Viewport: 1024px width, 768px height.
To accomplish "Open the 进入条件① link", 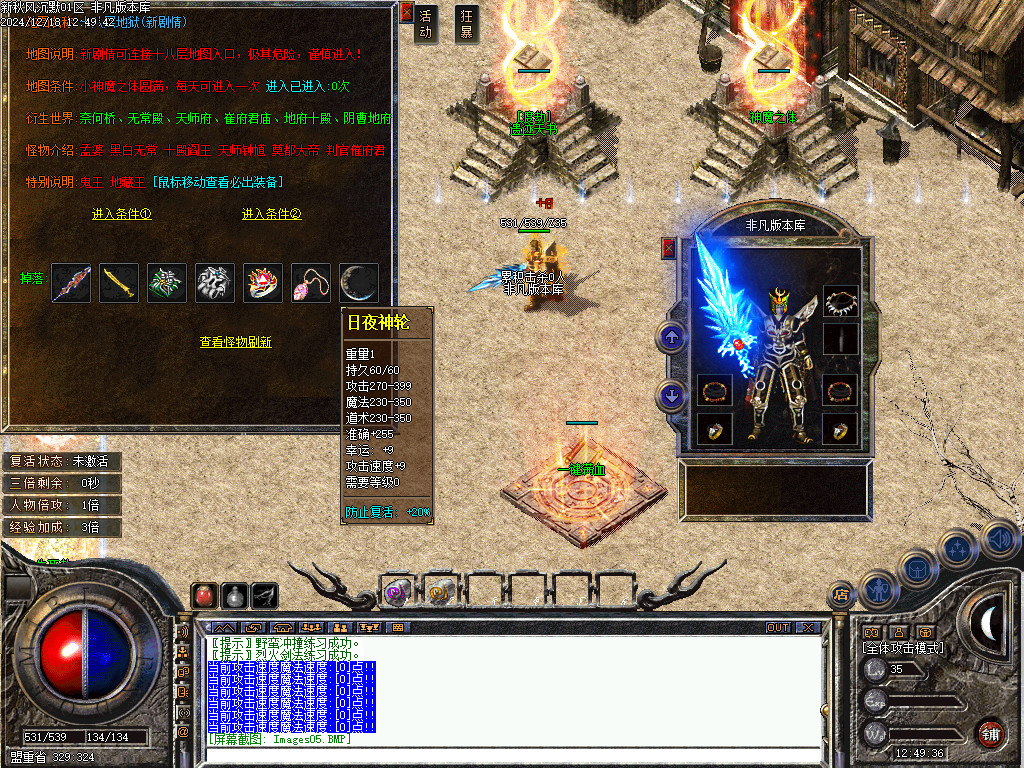I will [121, 214].
